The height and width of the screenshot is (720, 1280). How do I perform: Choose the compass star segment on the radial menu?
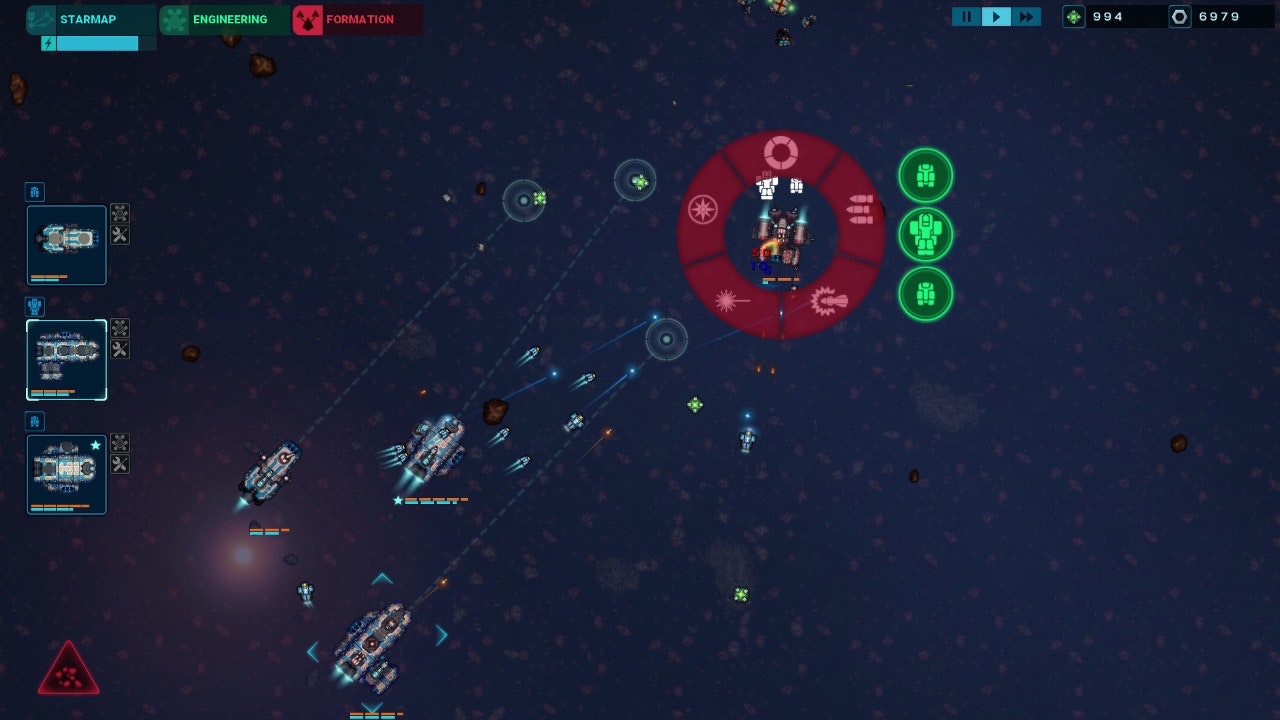point(703,209)
